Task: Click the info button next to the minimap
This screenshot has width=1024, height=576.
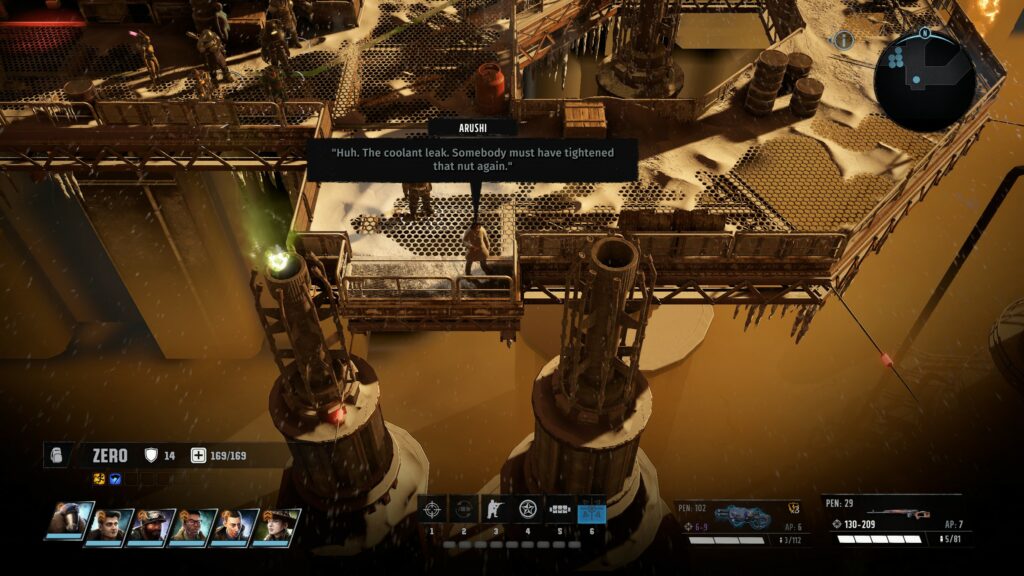Action: pyautogui.click(x=844, y=40)
